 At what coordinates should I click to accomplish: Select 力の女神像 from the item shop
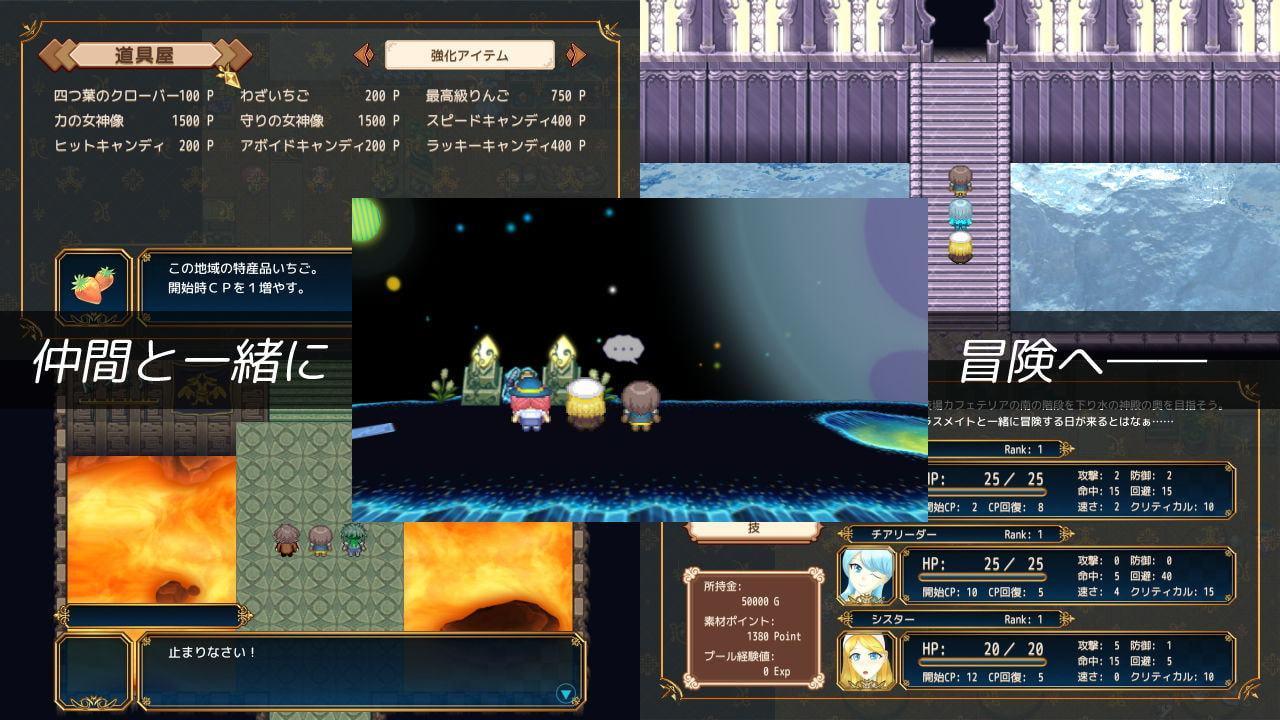point(133,121)
